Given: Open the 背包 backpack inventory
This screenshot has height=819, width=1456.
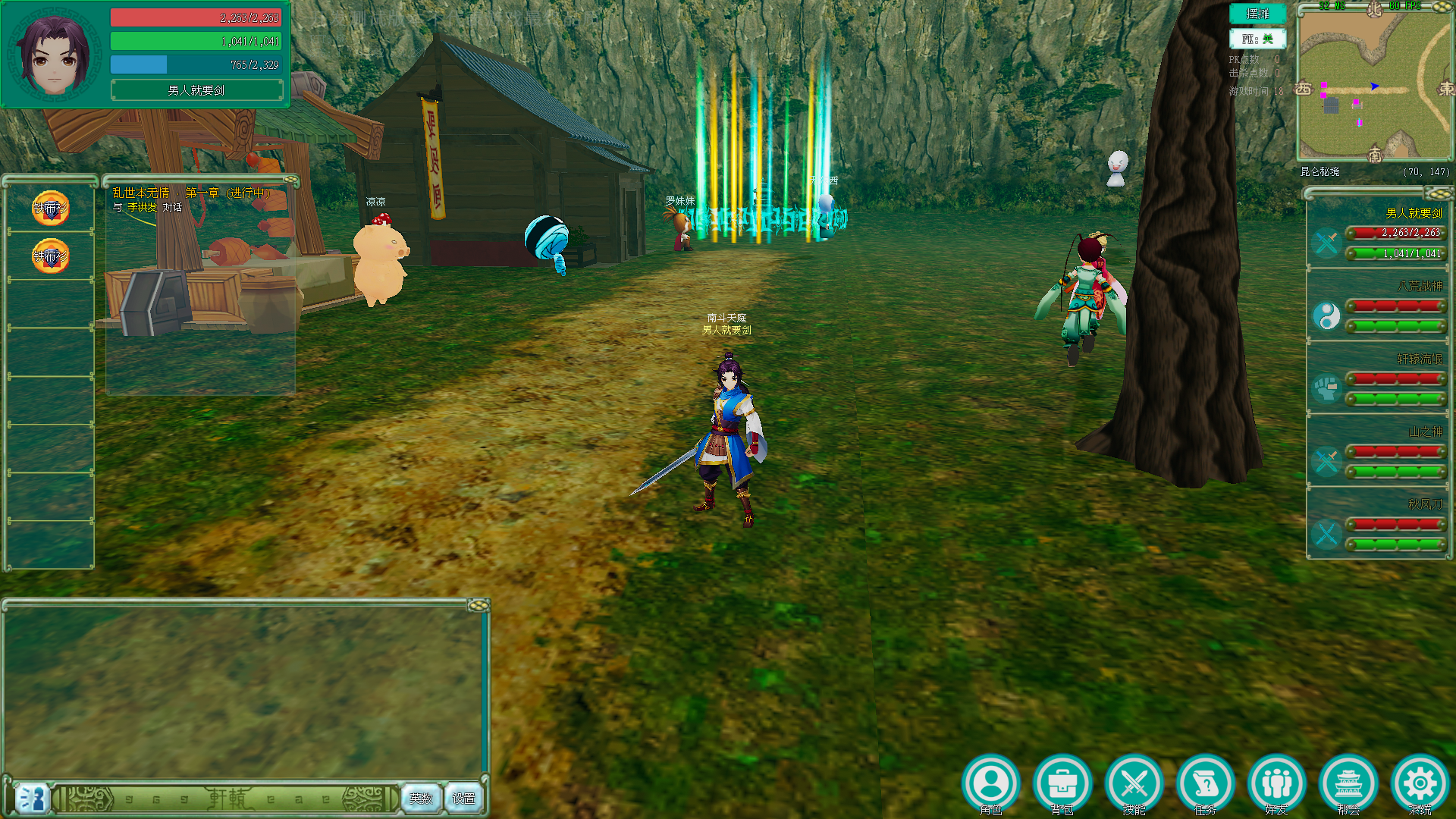Looking at the screenshot, I should (x=1062, y=783).
